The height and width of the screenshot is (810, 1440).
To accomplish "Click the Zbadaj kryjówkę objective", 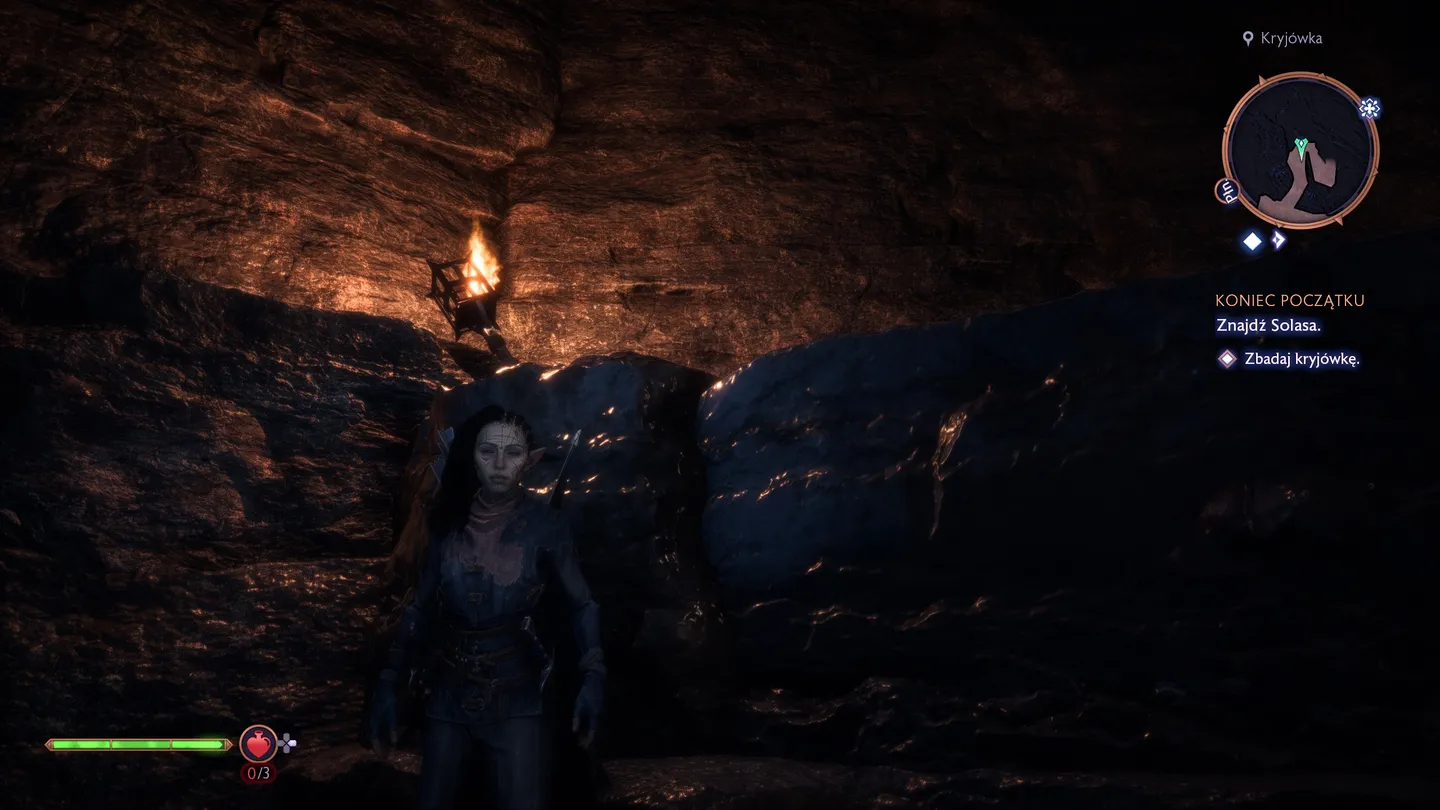I will (1301, 359).
